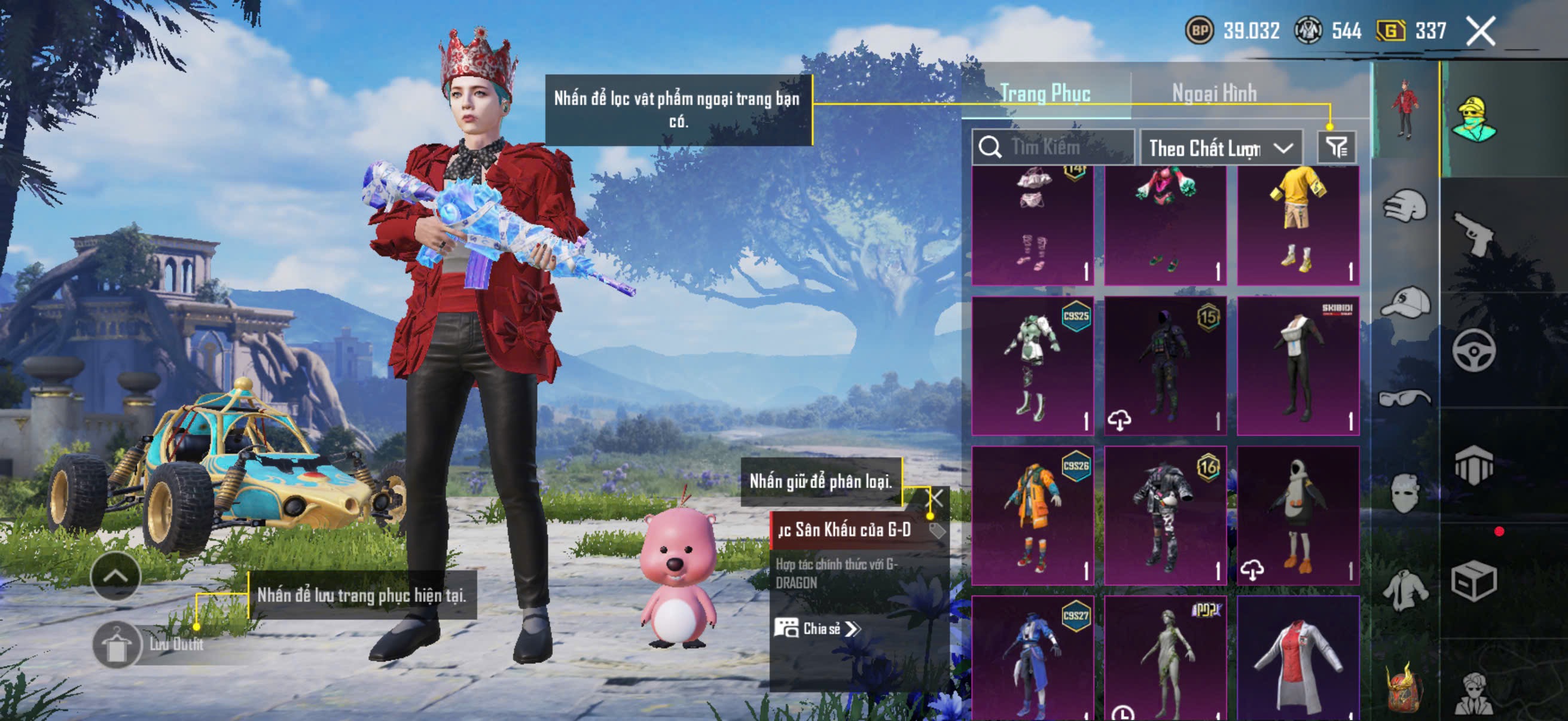Choose the white doctor coat outfit
The width and height of the screenshot is (1568, 721).
[x=1298, y=660]
